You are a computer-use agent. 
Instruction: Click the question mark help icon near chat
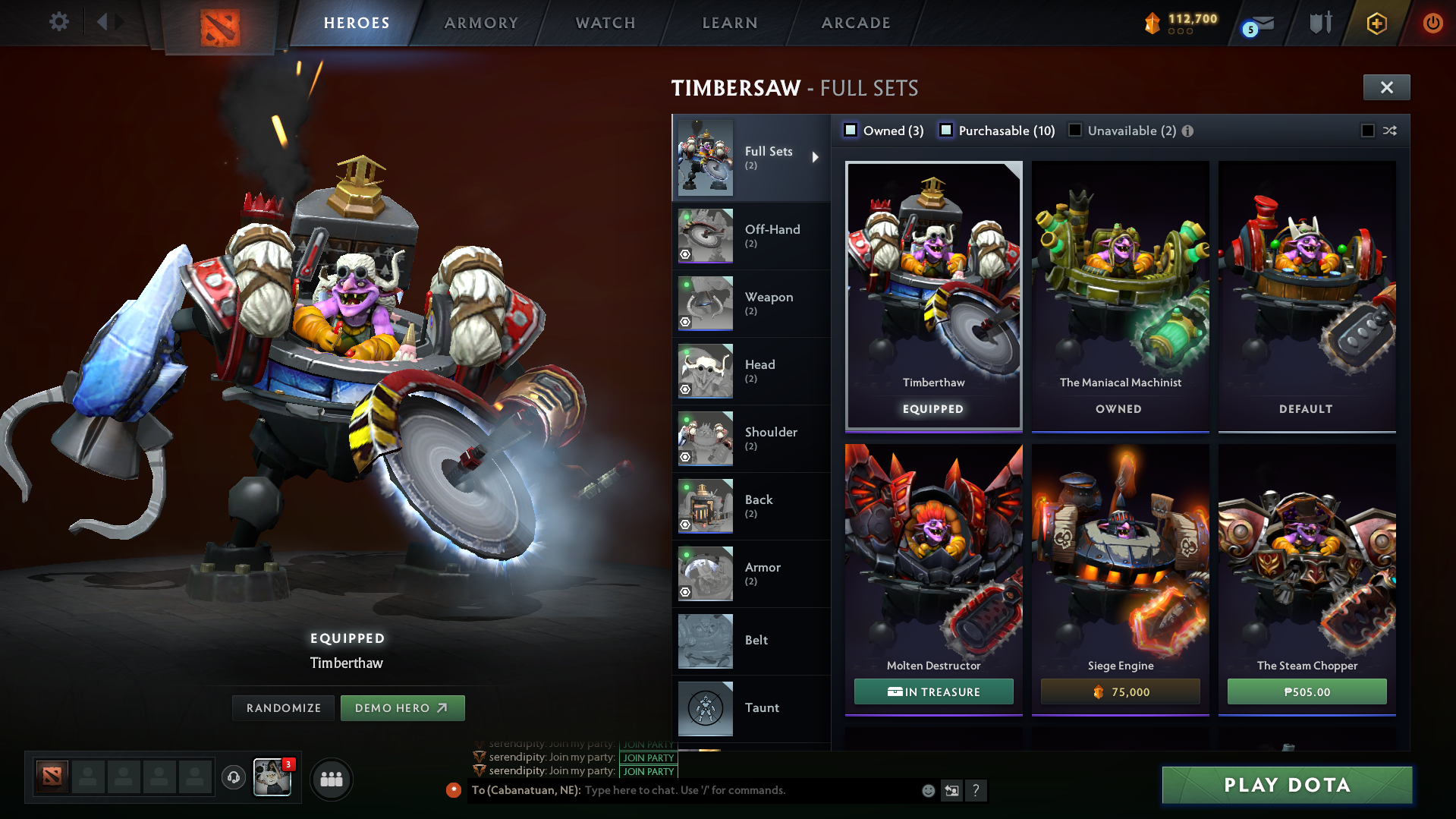point(976,791)
